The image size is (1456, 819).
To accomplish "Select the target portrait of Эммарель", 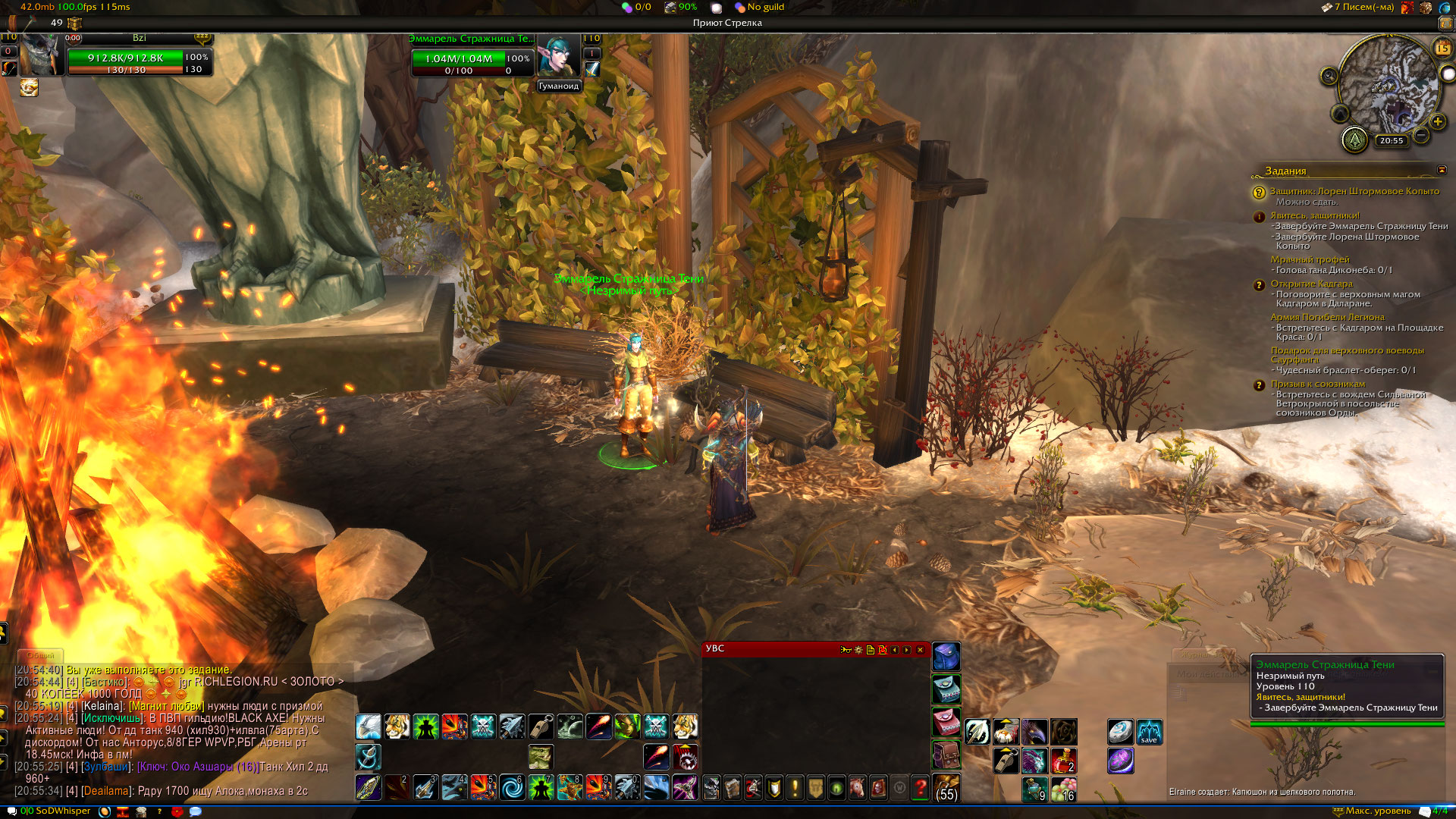I will [558, 57].
